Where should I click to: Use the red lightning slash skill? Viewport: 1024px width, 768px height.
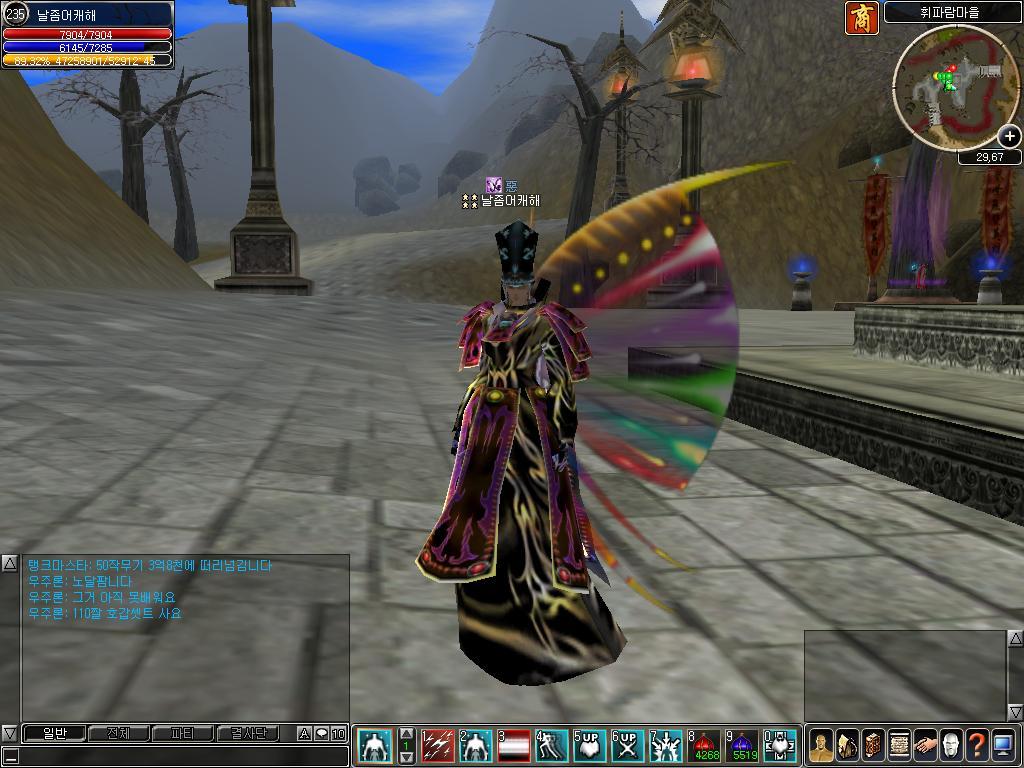[x=437, y=745]
